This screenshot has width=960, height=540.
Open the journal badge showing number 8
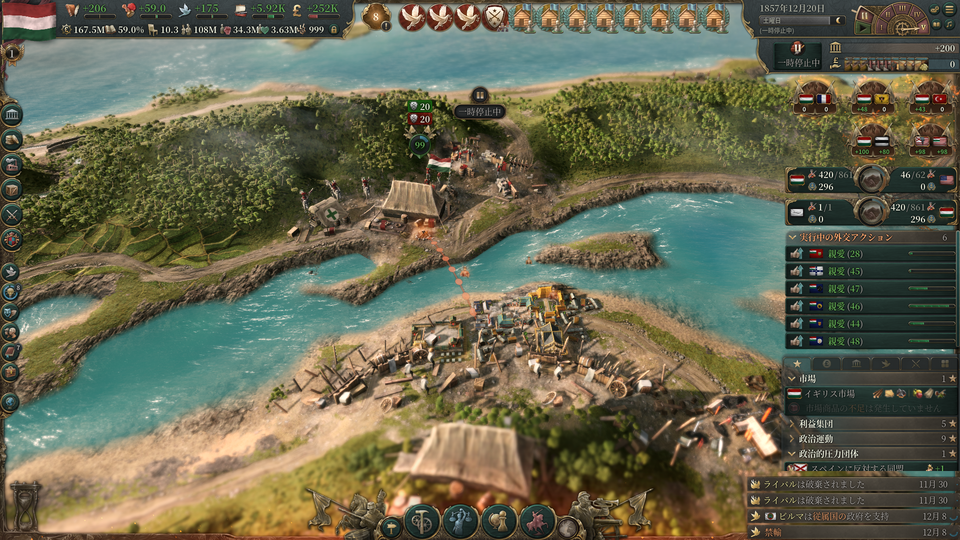[x=377, y=16]
